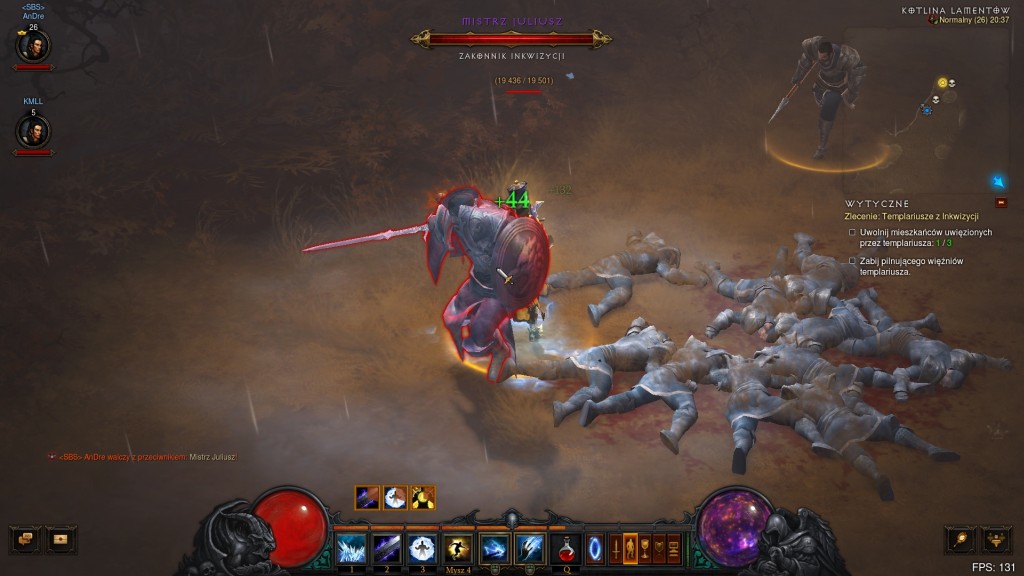The width and height of the screenshot is (1024, 576).
Task: Activate the golden running figure skill
Action: [x=457, y=548]
